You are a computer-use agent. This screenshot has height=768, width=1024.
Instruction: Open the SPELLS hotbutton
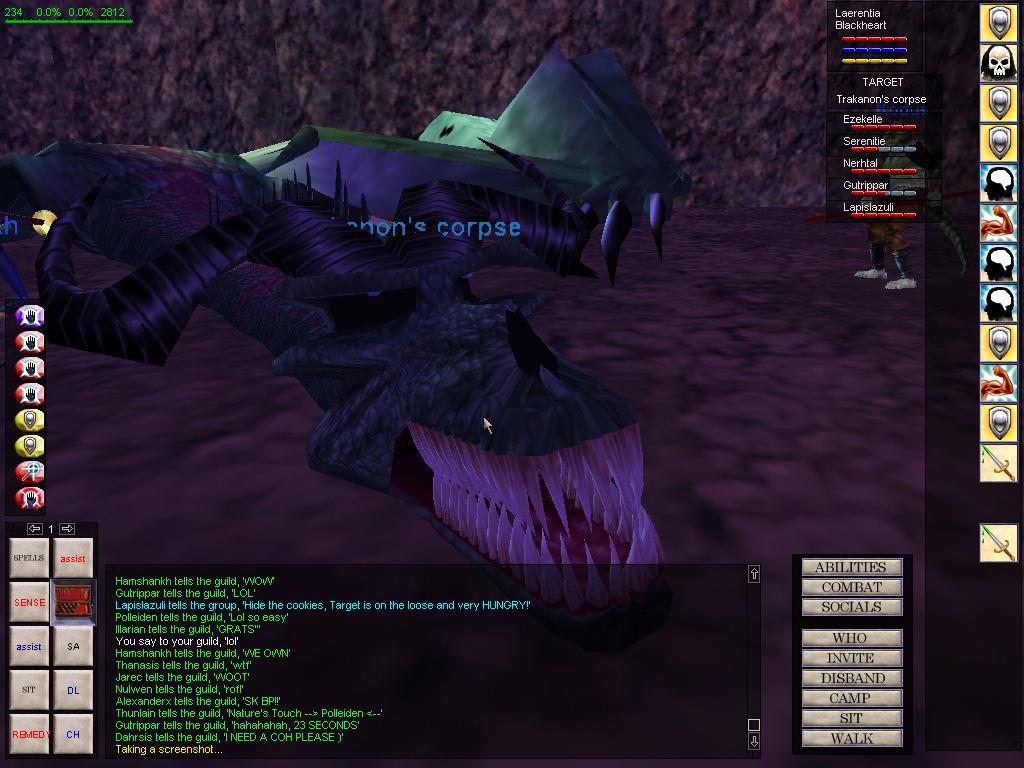(29, 558)
